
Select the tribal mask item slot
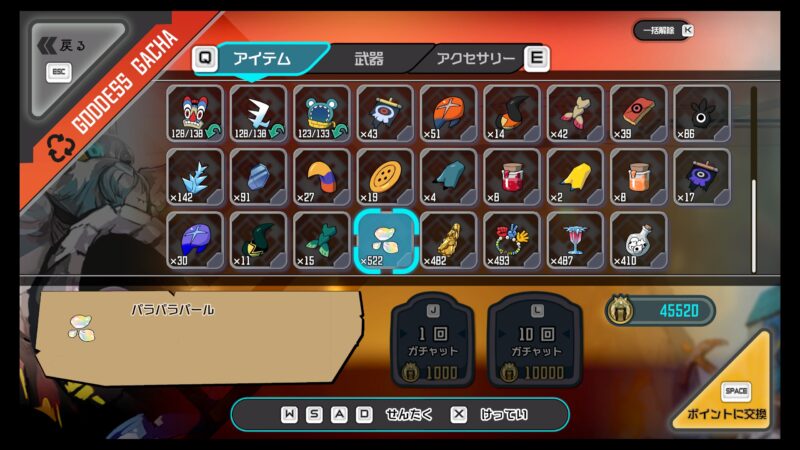[195, 113]
